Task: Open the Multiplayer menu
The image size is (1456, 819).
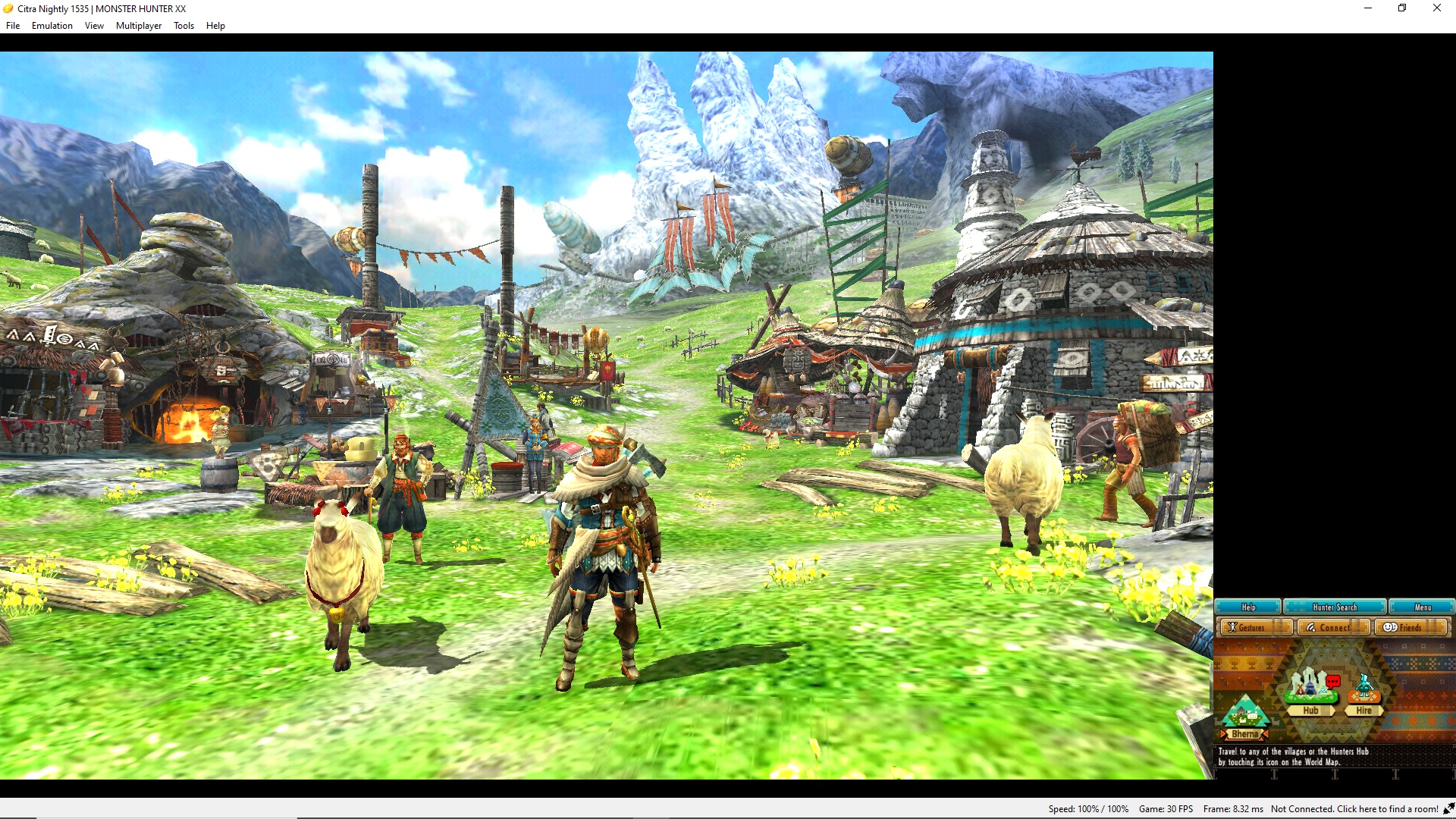Action: pos(138,25)
